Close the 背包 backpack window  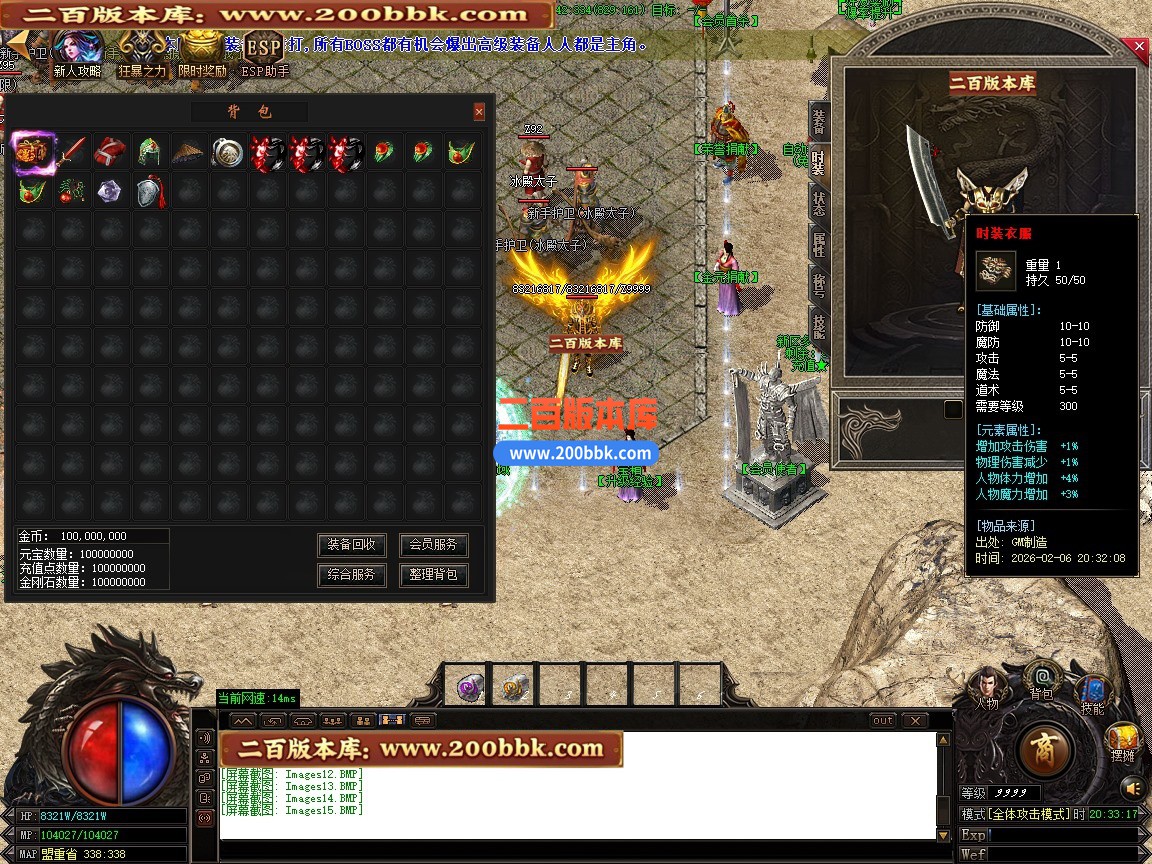[x=479, y=112]
